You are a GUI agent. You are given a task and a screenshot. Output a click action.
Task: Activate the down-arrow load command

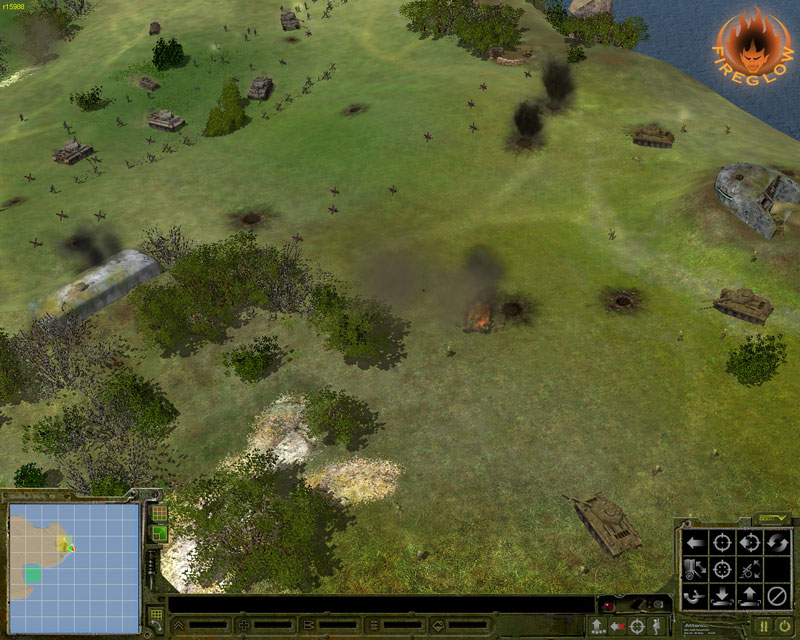pos(722,597)
